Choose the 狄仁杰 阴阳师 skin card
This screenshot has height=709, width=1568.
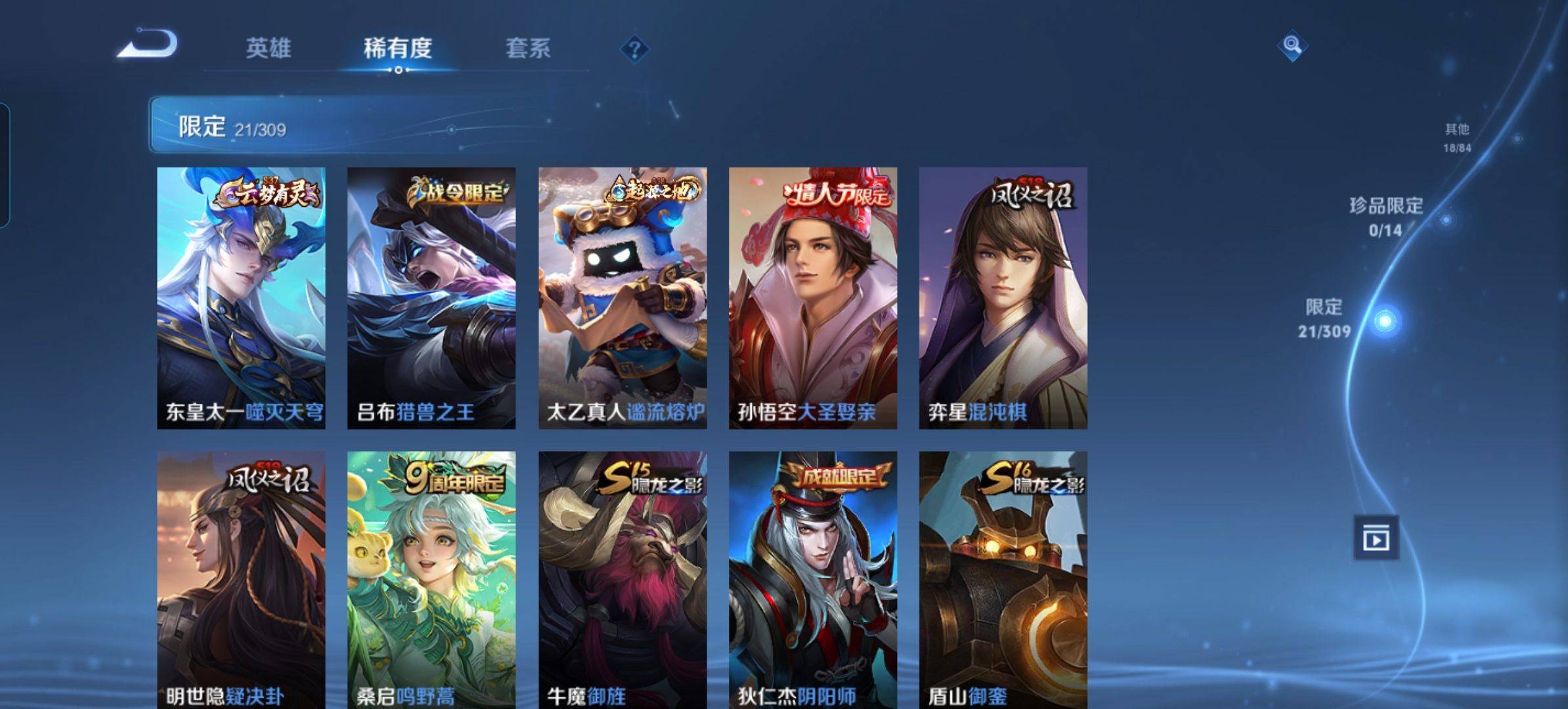(x=813, y=579)
